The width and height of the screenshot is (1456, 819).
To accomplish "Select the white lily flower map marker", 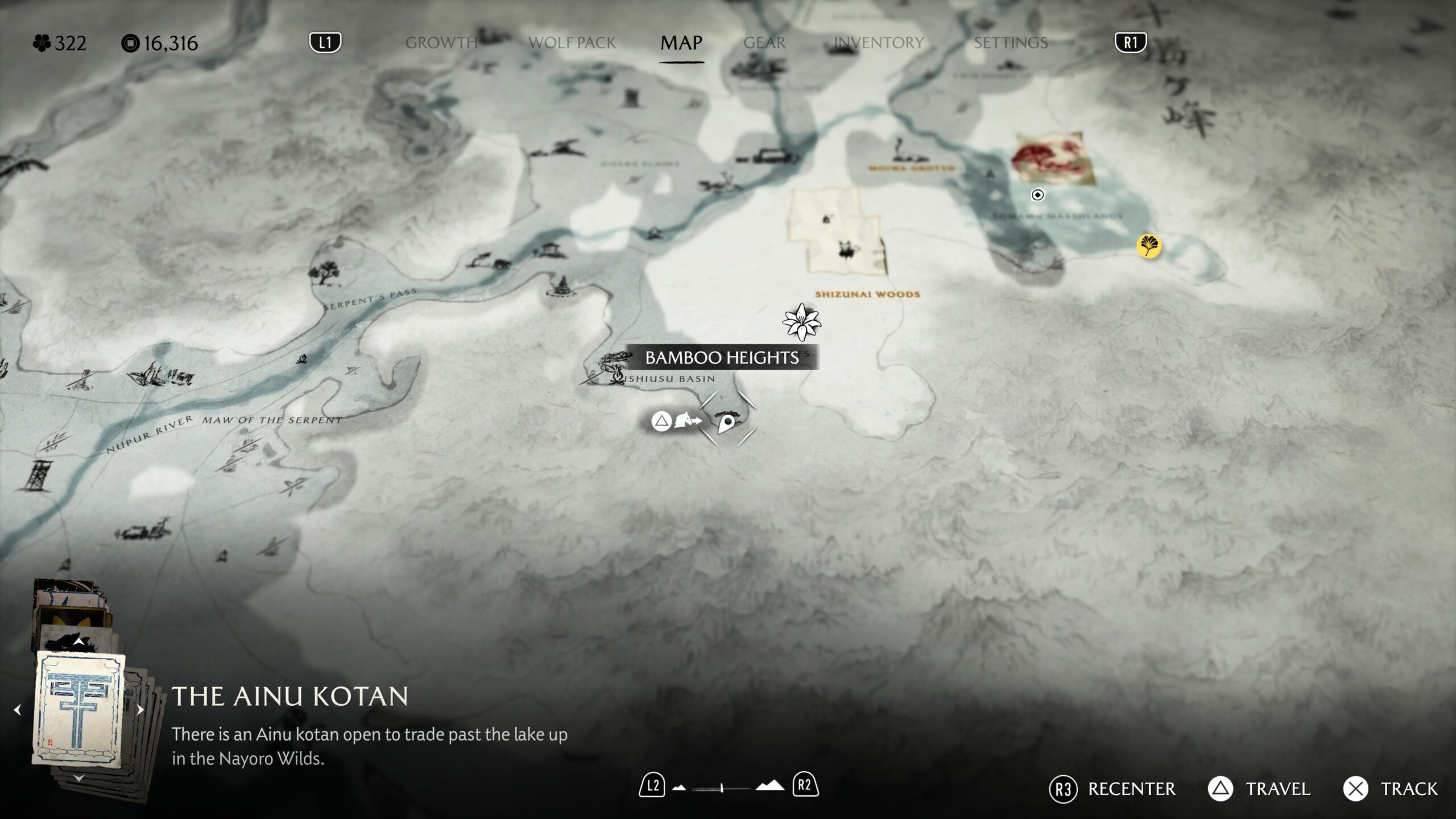I will tap(801, 321).
